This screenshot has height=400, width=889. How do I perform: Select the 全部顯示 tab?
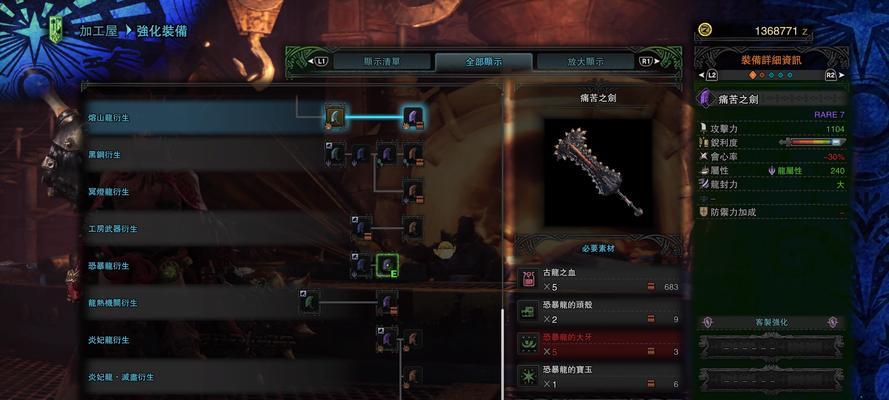(483, 62)
